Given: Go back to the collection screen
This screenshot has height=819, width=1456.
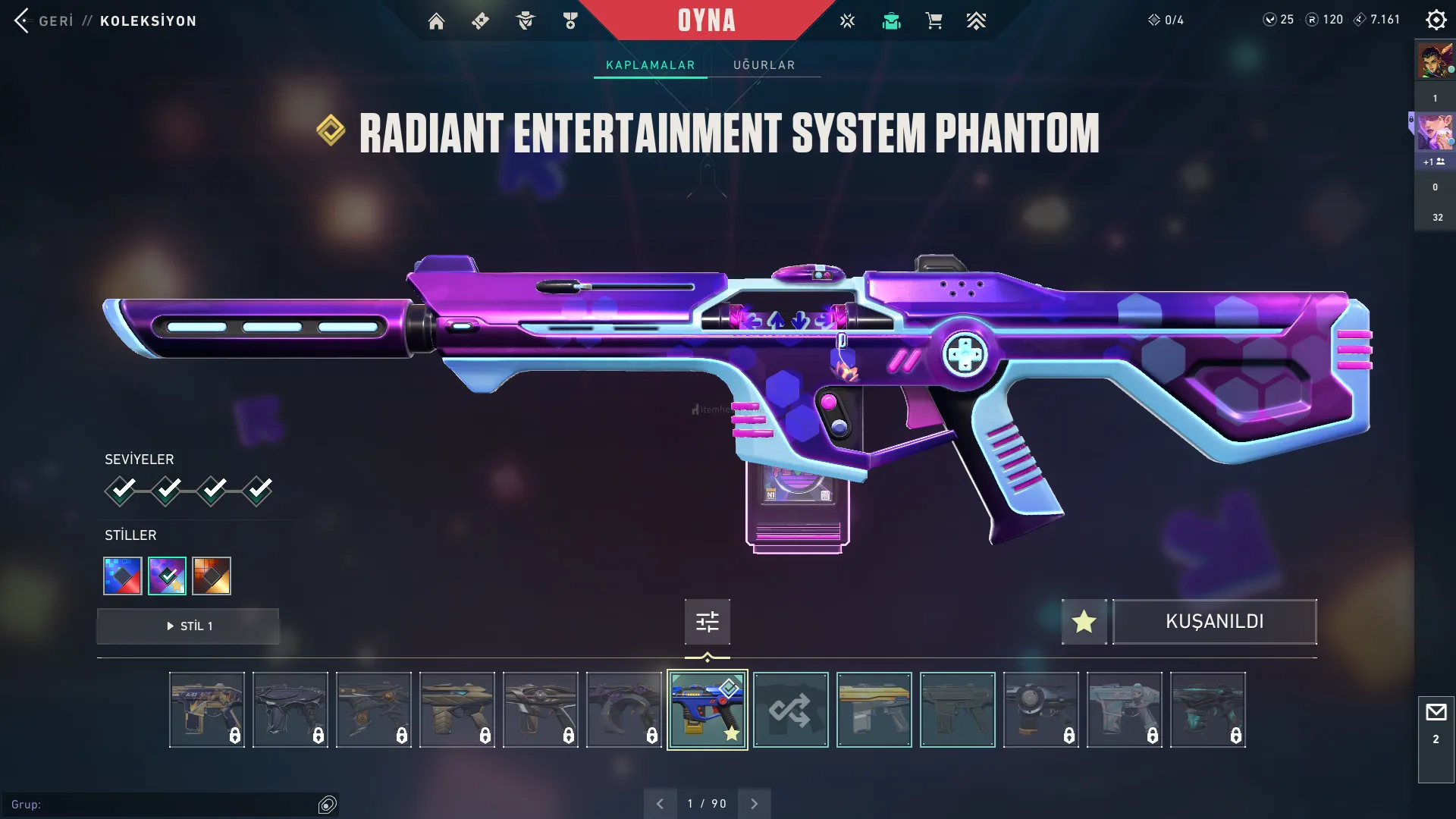Looking at the screenshot, I should [x=44, y=20].
